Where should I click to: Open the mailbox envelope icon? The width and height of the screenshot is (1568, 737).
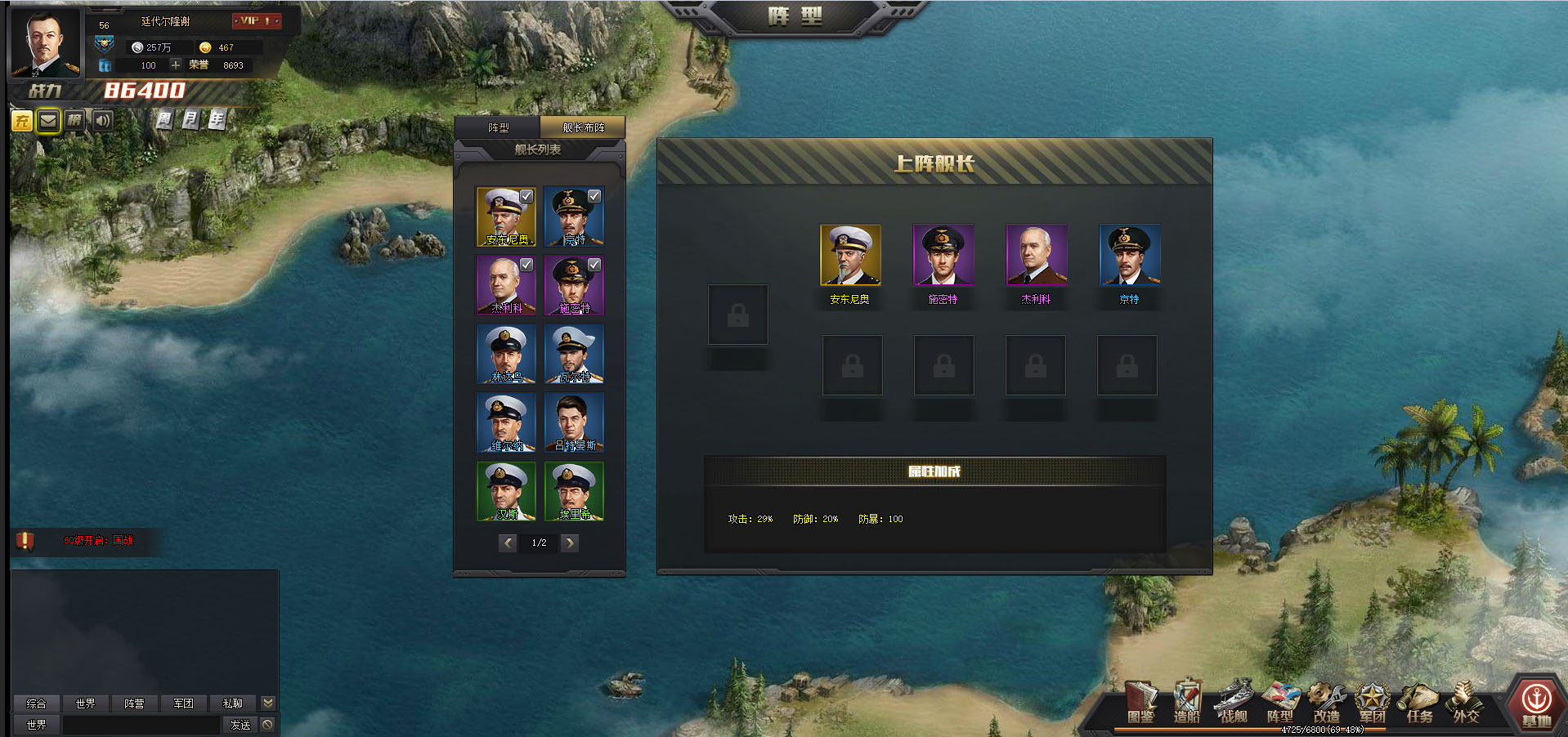tap(48, 121)
